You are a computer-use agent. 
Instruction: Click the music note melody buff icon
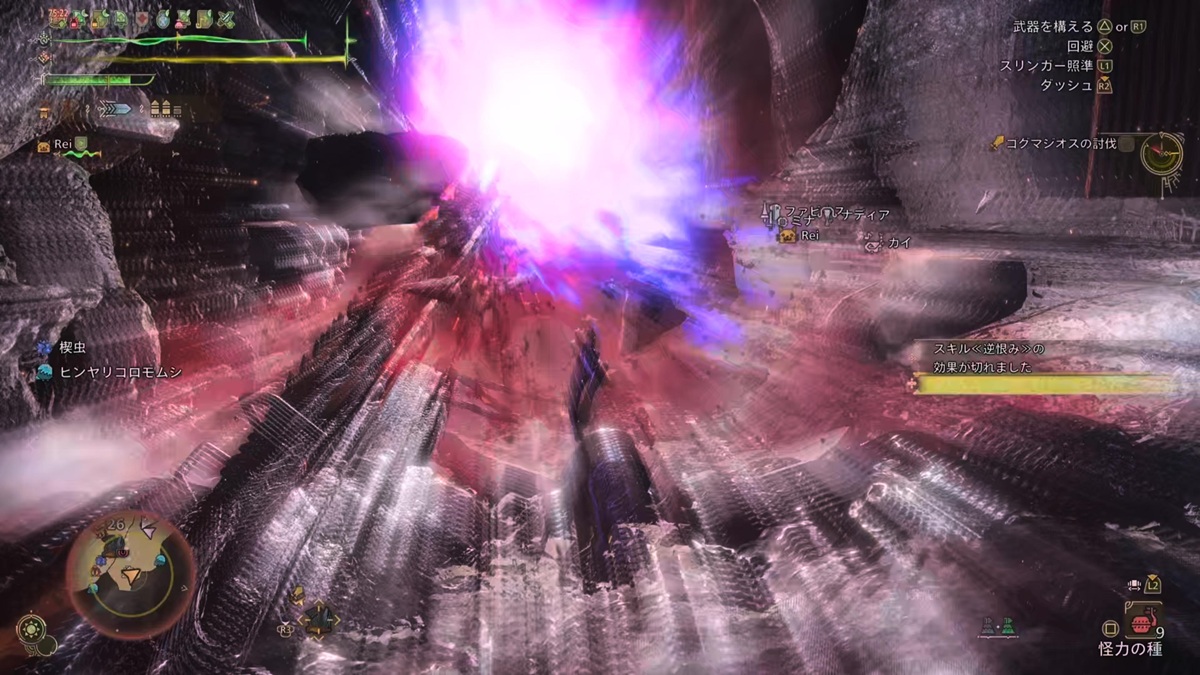click(205, 18)
